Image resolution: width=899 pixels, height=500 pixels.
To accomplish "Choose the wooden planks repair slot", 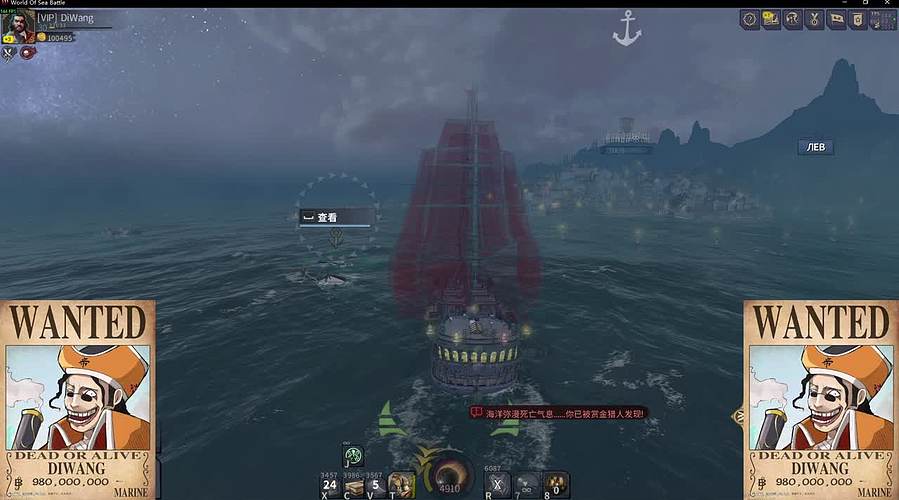I will (x=353, y=485).
